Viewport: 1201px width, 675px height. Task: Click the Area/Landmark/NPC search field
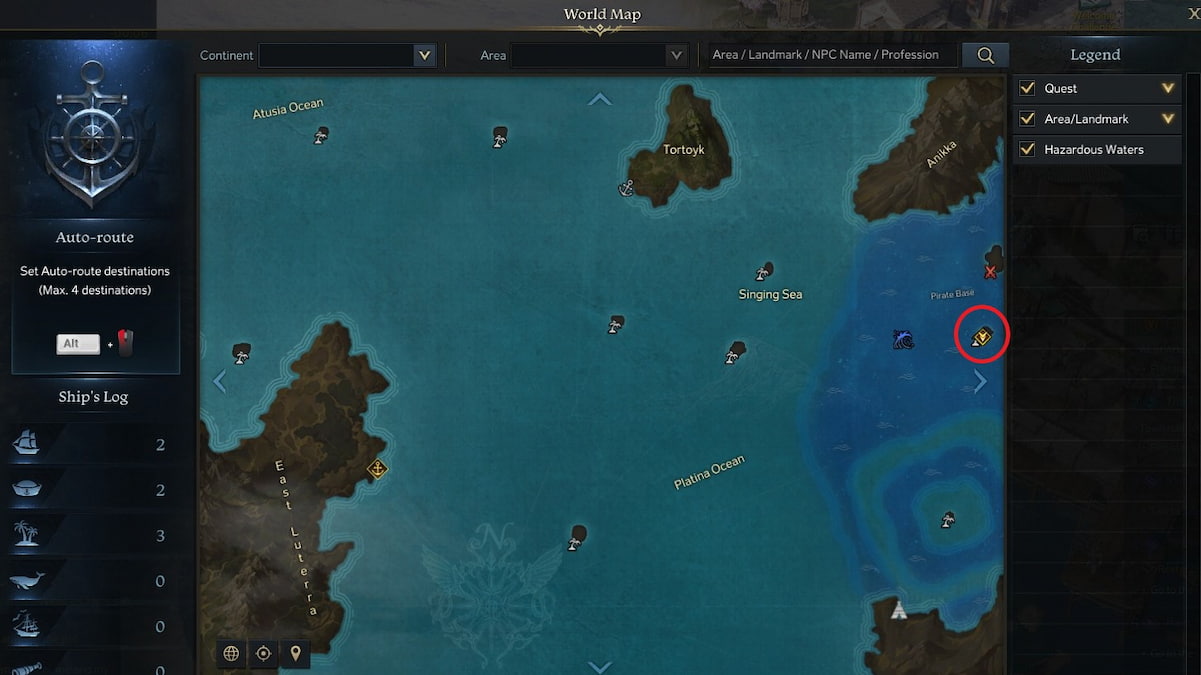[x=830, y=55]
